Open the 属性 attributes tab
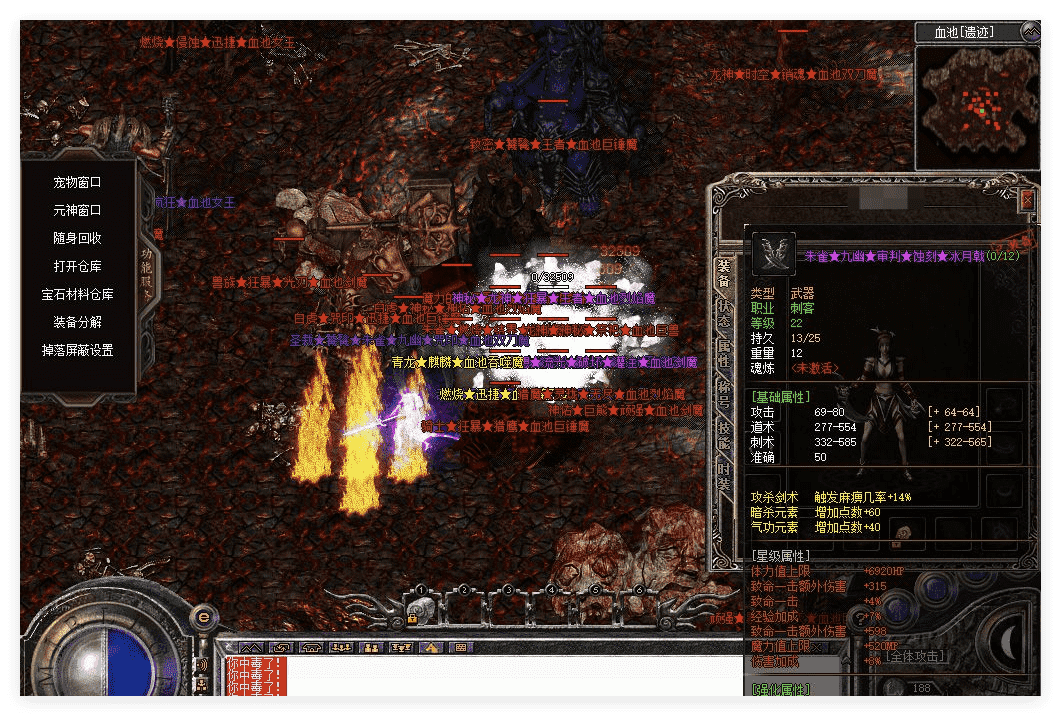This screenshot has height=716, width=1061. click(723, 352)
